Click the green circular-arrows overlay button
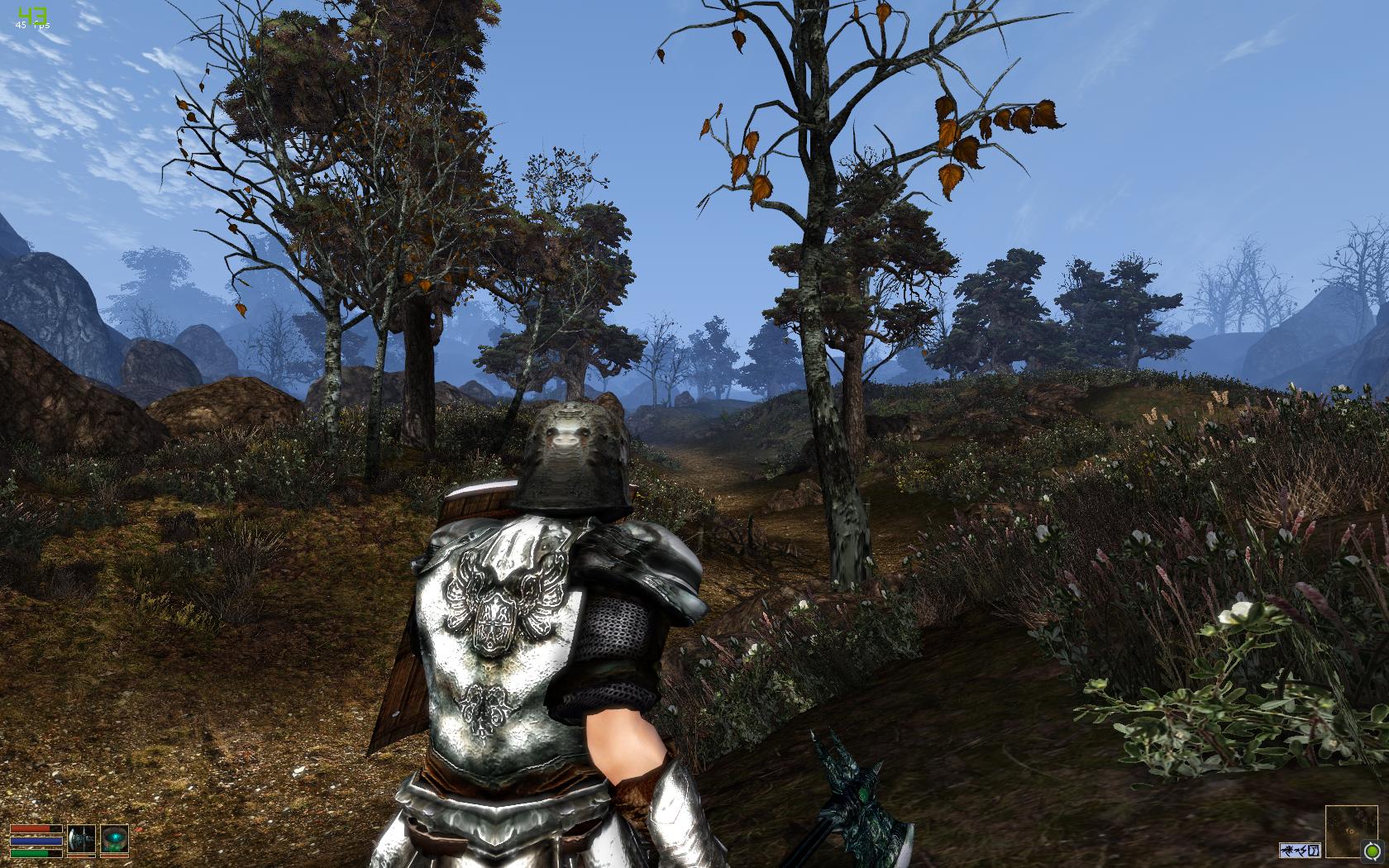Image resolution: width=1389 pixels, height=868 pixels. point(1372,851)
